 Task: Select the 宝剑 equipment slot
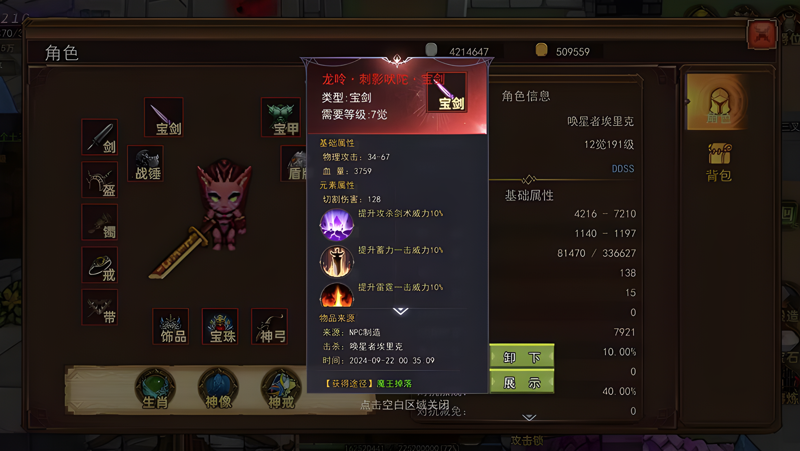click(162, 116)
